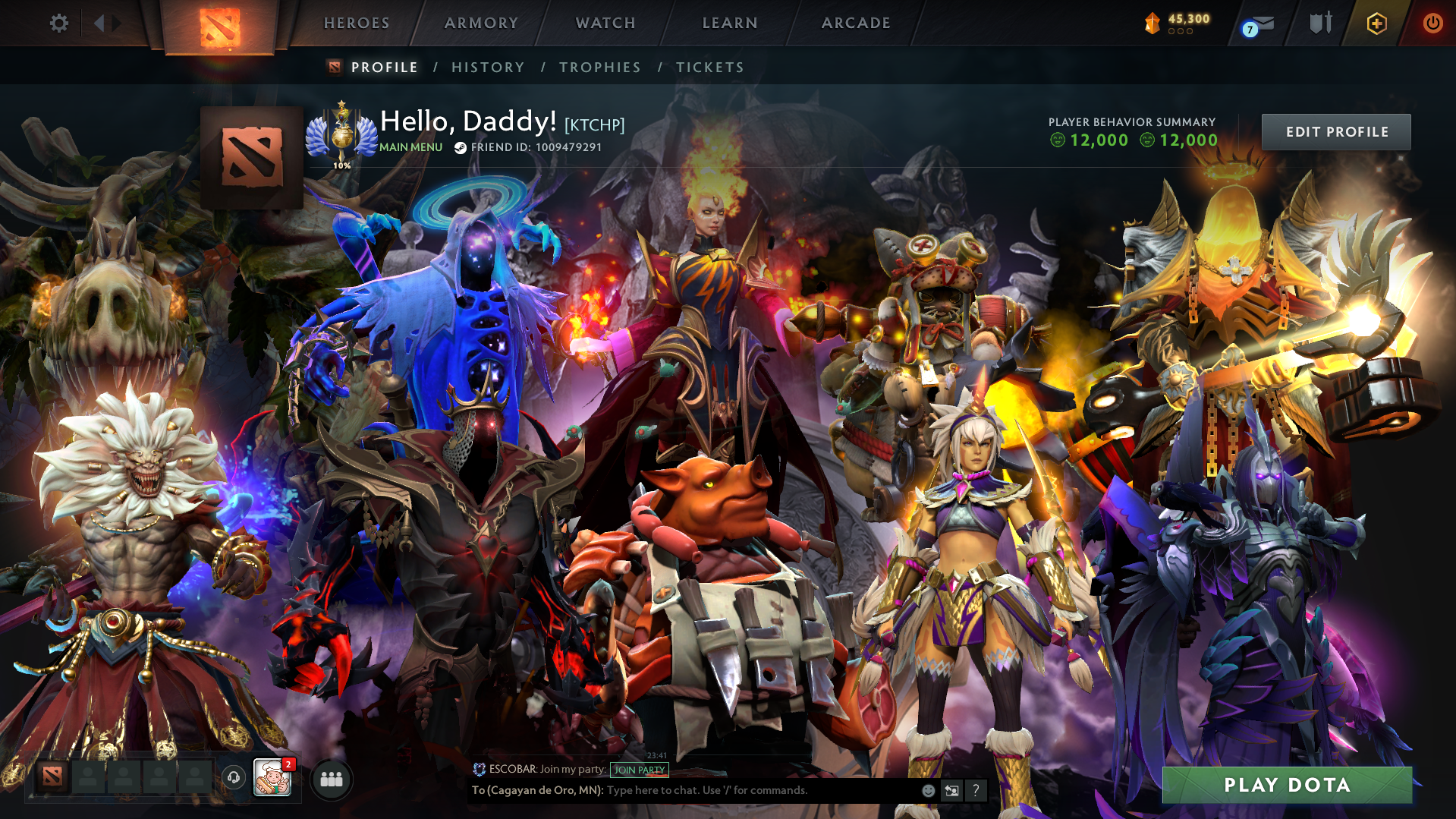1456x819 pixels.
Task: Open the Armory shield and sword icon
Action: click(x=1320, y=23)
